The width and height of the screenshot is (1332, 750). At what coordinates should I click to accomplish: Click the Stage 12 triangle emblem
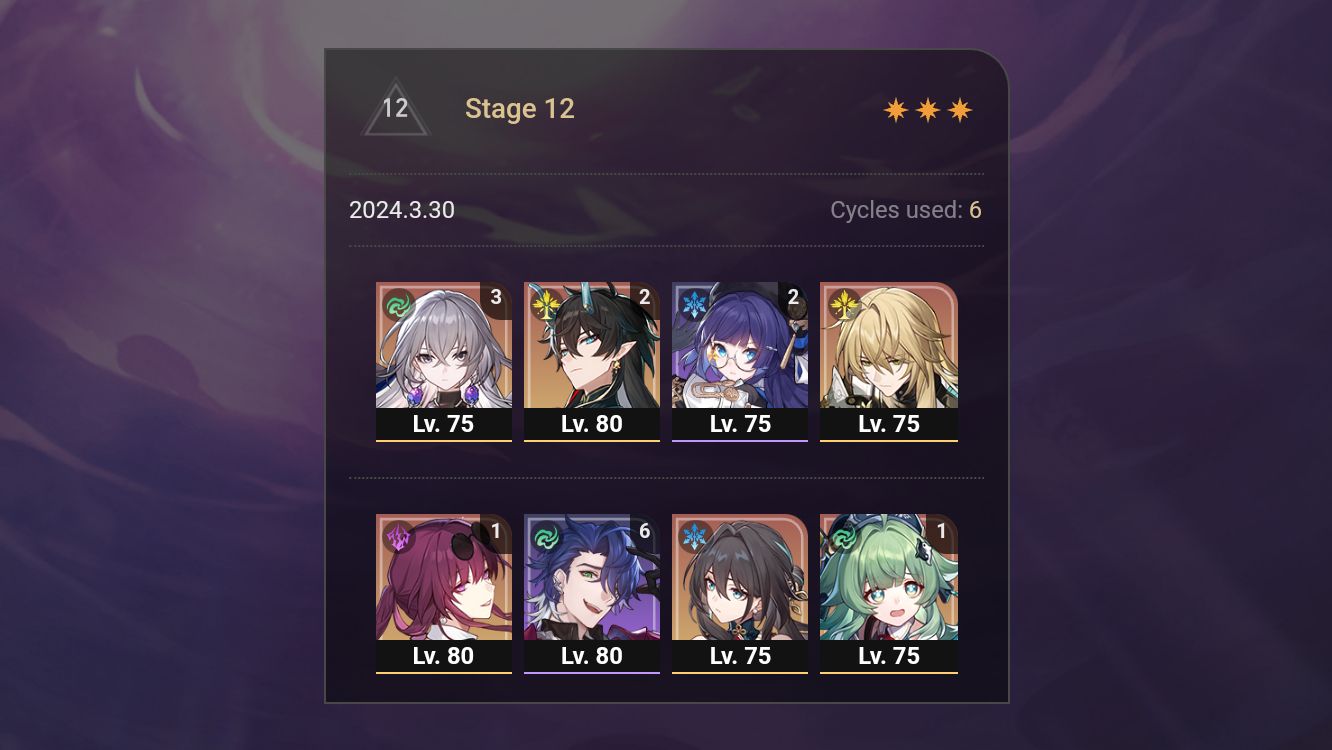(x=396, y=106)
